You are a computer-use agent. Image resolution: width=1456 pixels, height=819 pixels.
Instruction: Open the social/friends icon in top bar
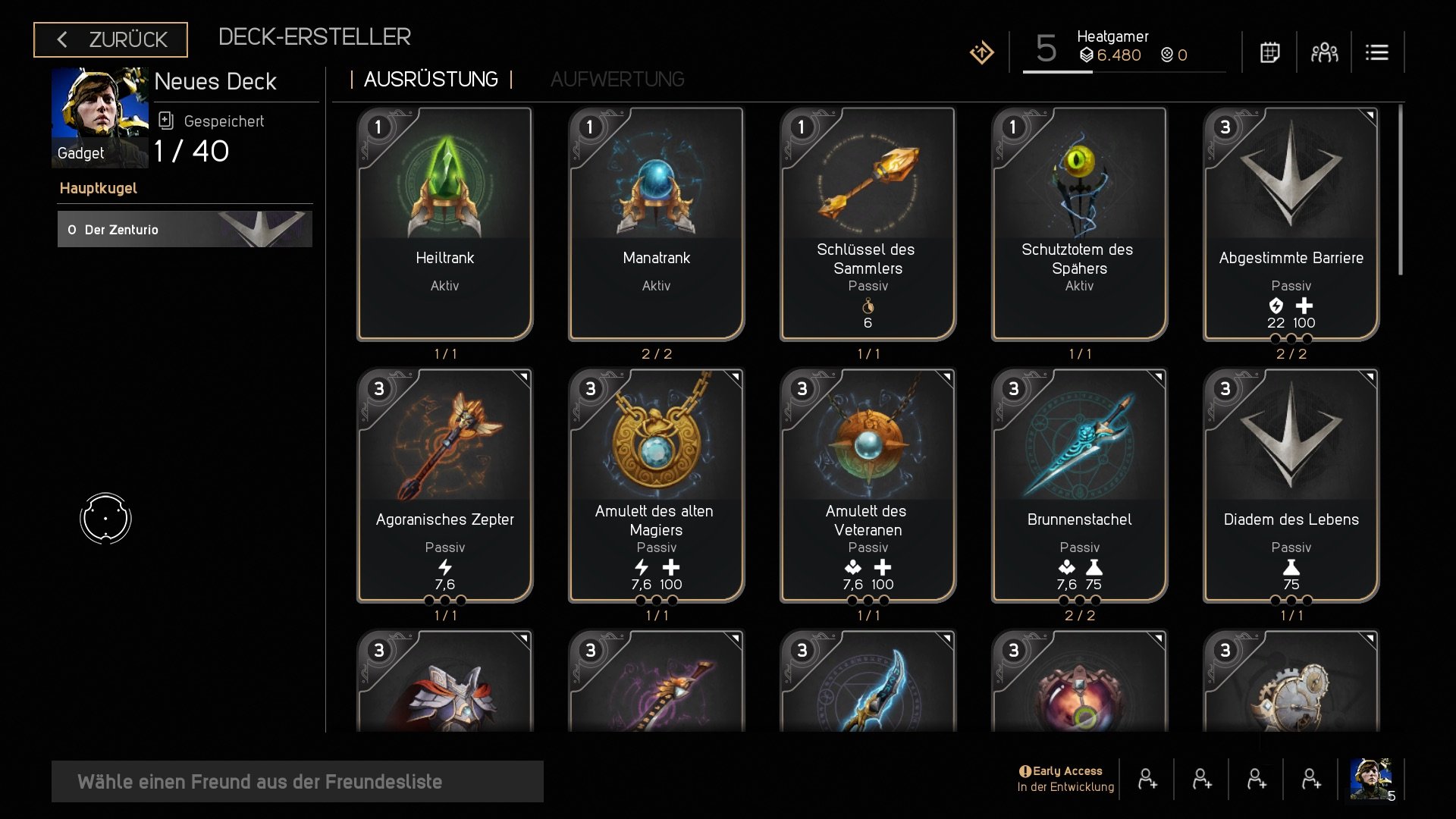click(x=1323, y=52)
